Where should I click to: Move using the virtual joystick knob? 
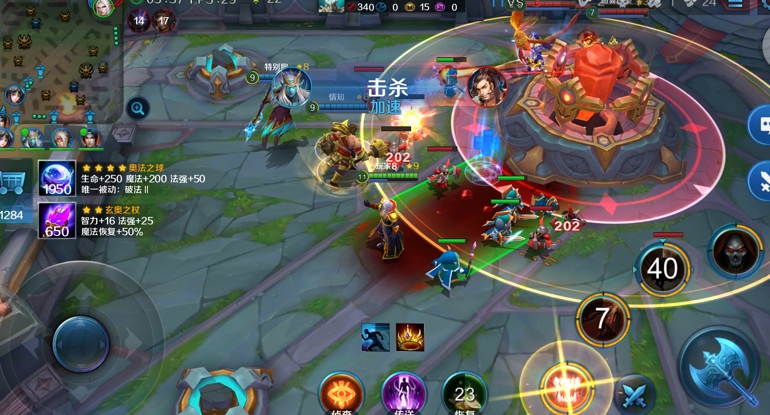click(80, 342)
